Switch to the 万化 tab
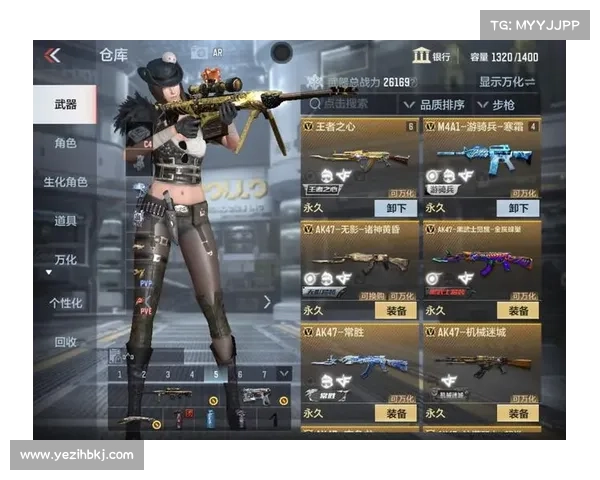This screenshot has height=480, width=600. [x=65, y=259]
